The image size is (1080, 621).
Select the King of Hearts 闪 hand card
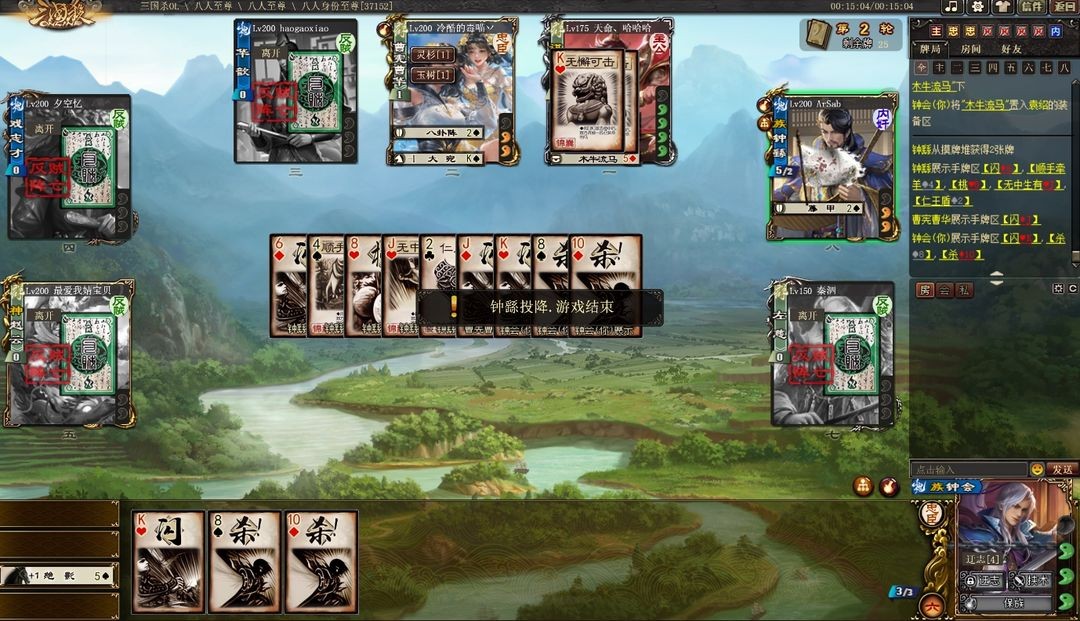[x=169, y=561]
